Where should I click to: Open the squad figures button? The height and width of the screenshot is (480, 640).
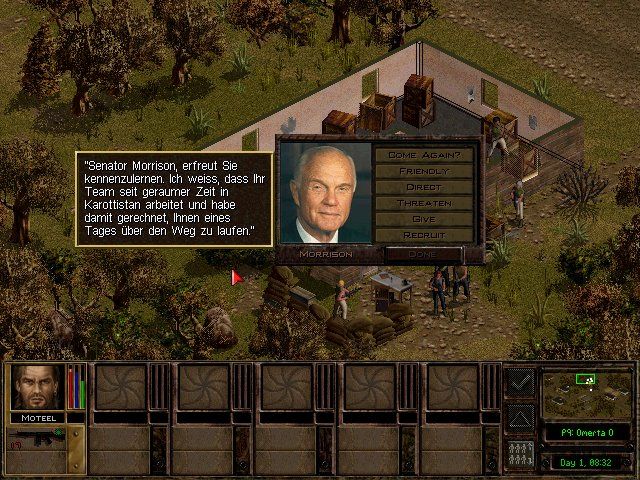click(x=520, y=454)
